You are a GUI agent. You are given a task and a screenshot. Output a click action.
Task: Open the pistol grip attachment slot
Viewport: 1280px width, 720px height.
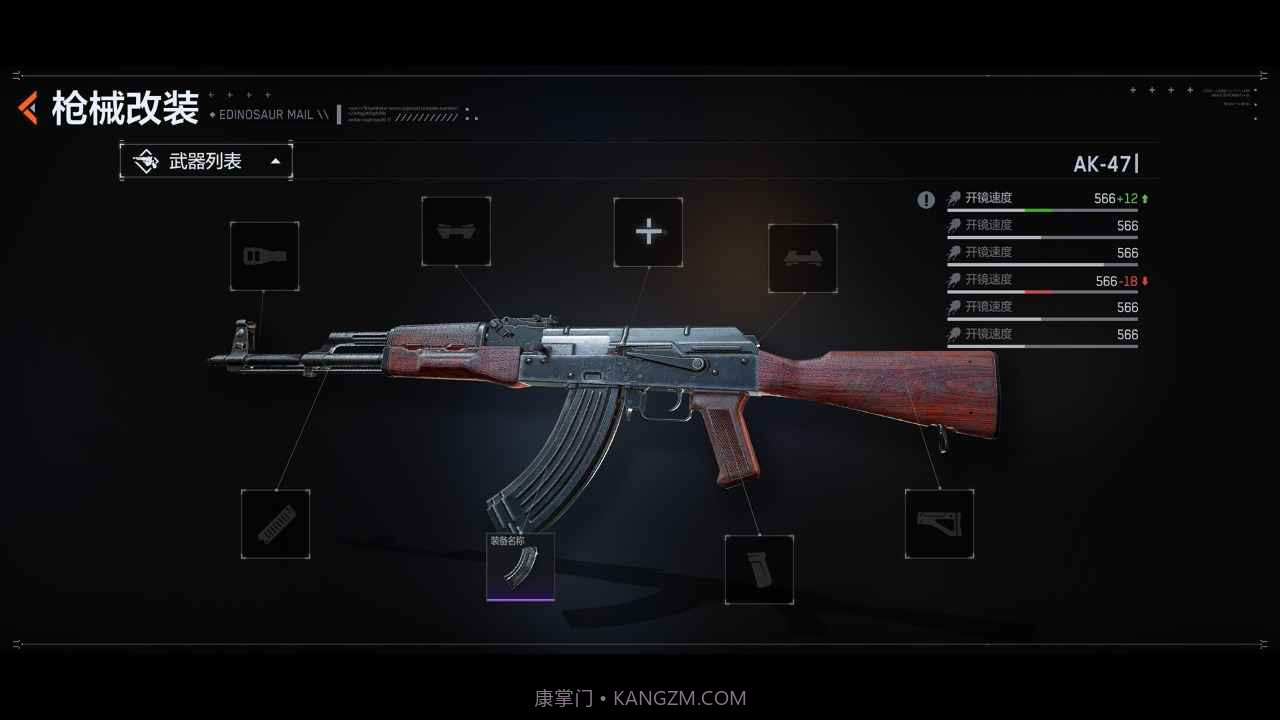click(759, 569)
